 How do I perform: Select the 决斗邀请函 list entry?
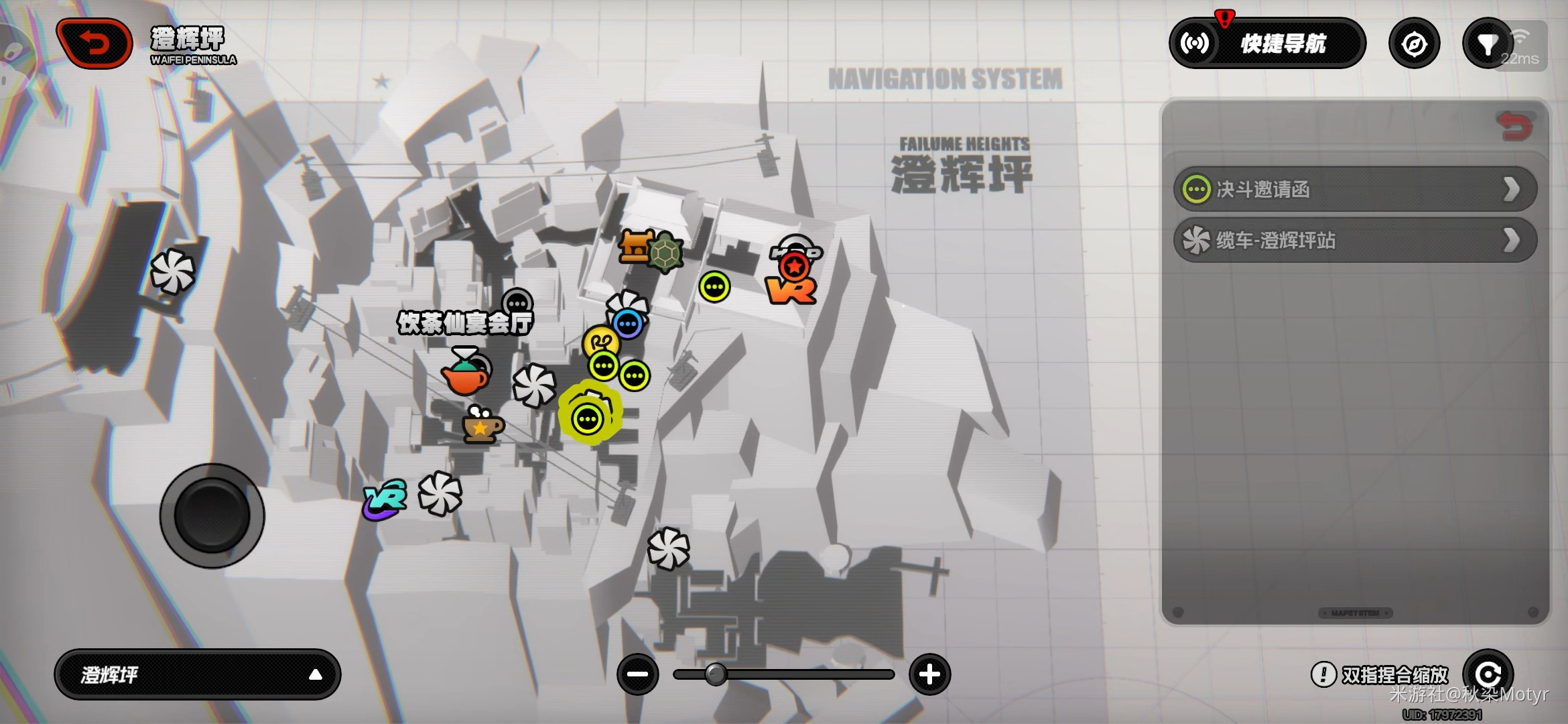[1355, 190]
